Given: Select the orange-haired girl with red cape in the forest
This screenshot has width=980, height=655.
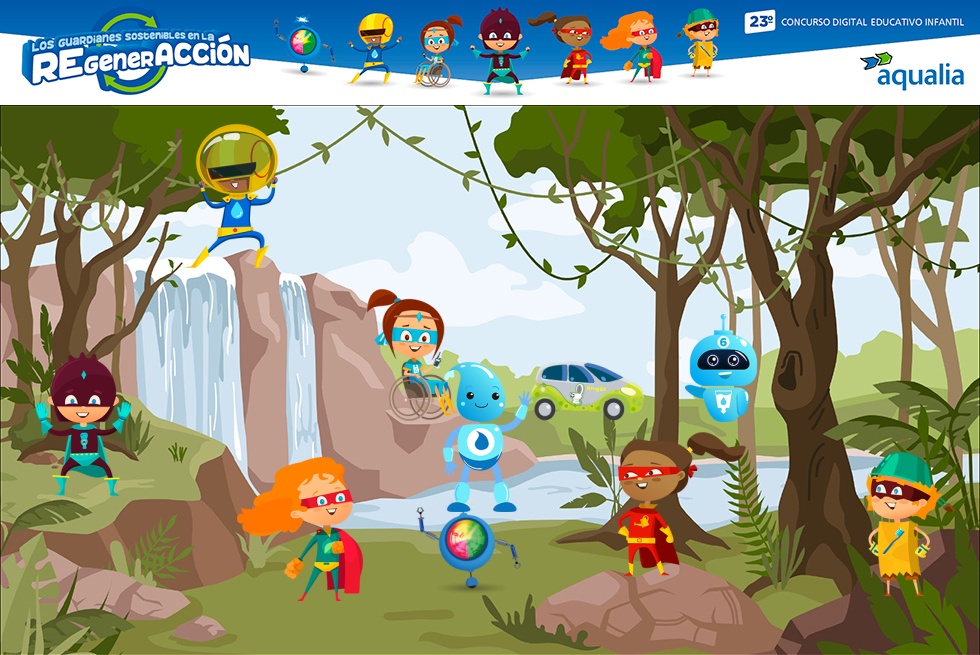Looking at the screenshot, I should pos(312,525).
